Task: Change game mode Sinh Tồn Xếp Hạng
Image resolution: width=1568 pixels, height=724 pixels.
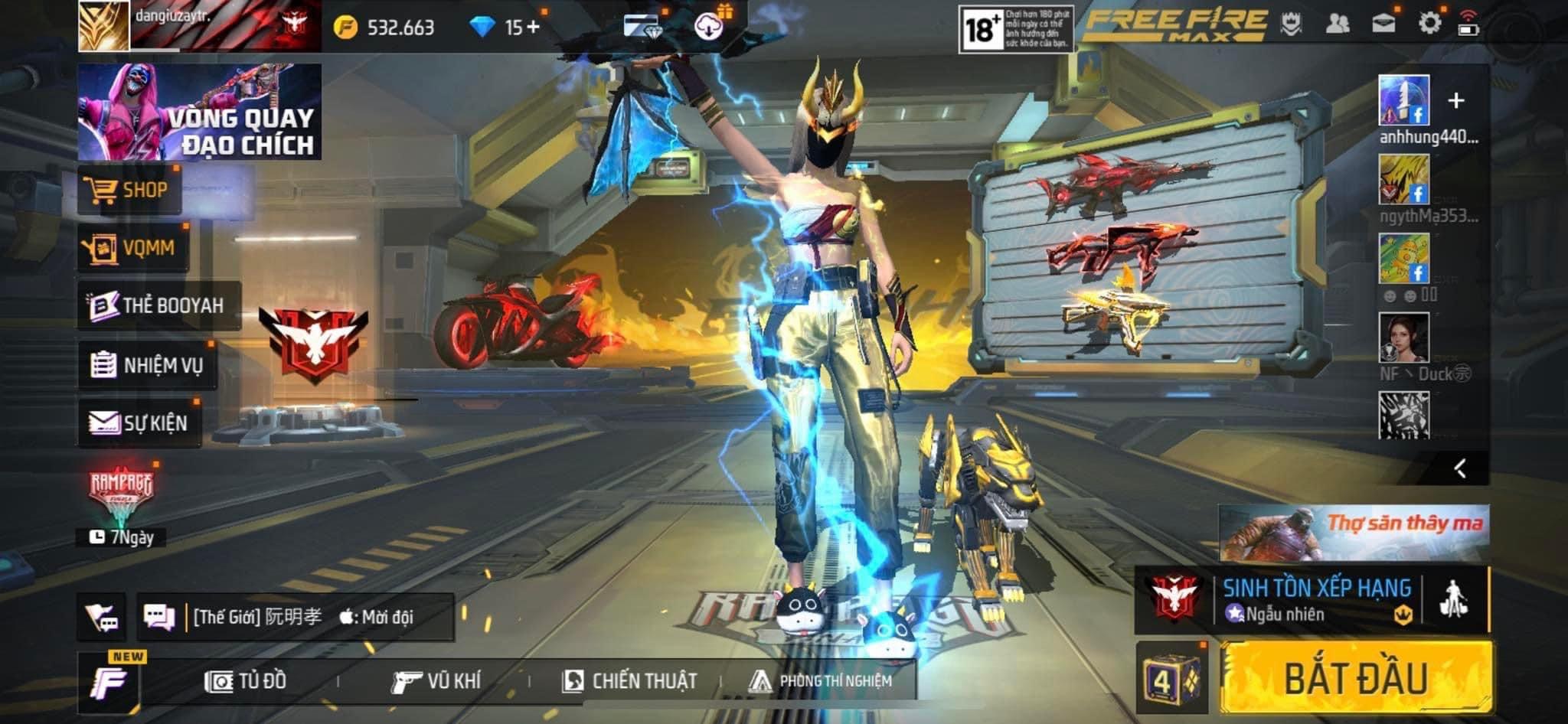Action: pos(1315,600)
